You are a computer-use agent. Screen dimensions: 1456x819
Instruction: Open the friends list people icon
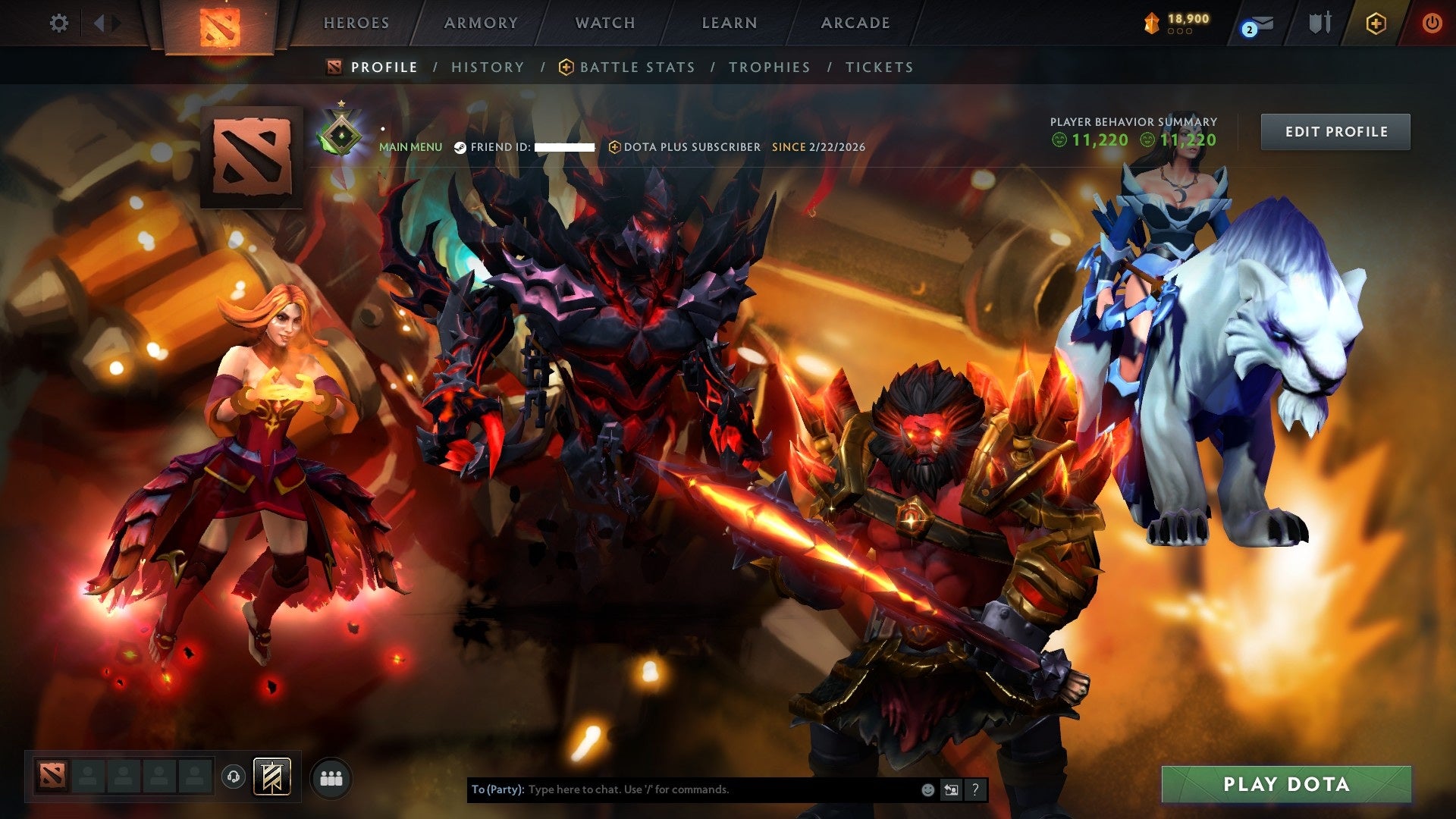coord(331,779)
